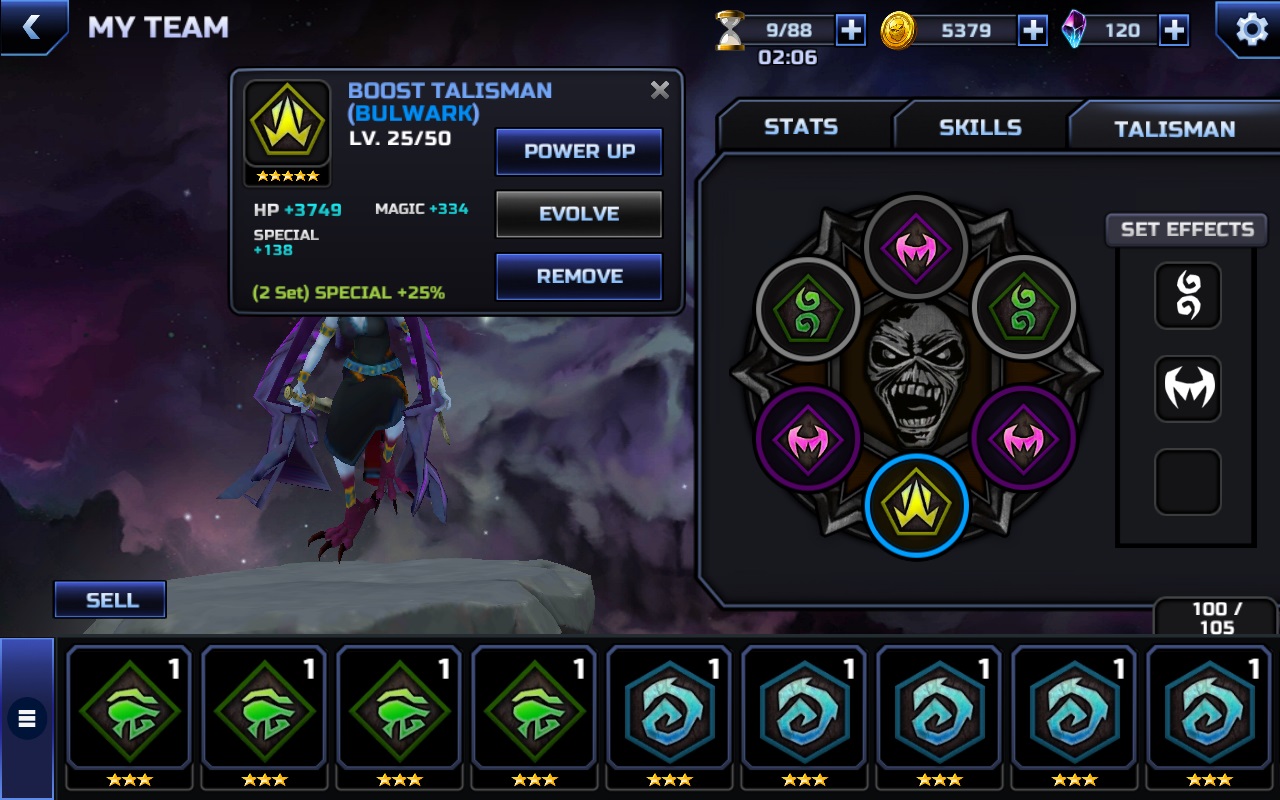Refill hourglass time with plus button
The image size is (1280, 800).
(850, 30)
